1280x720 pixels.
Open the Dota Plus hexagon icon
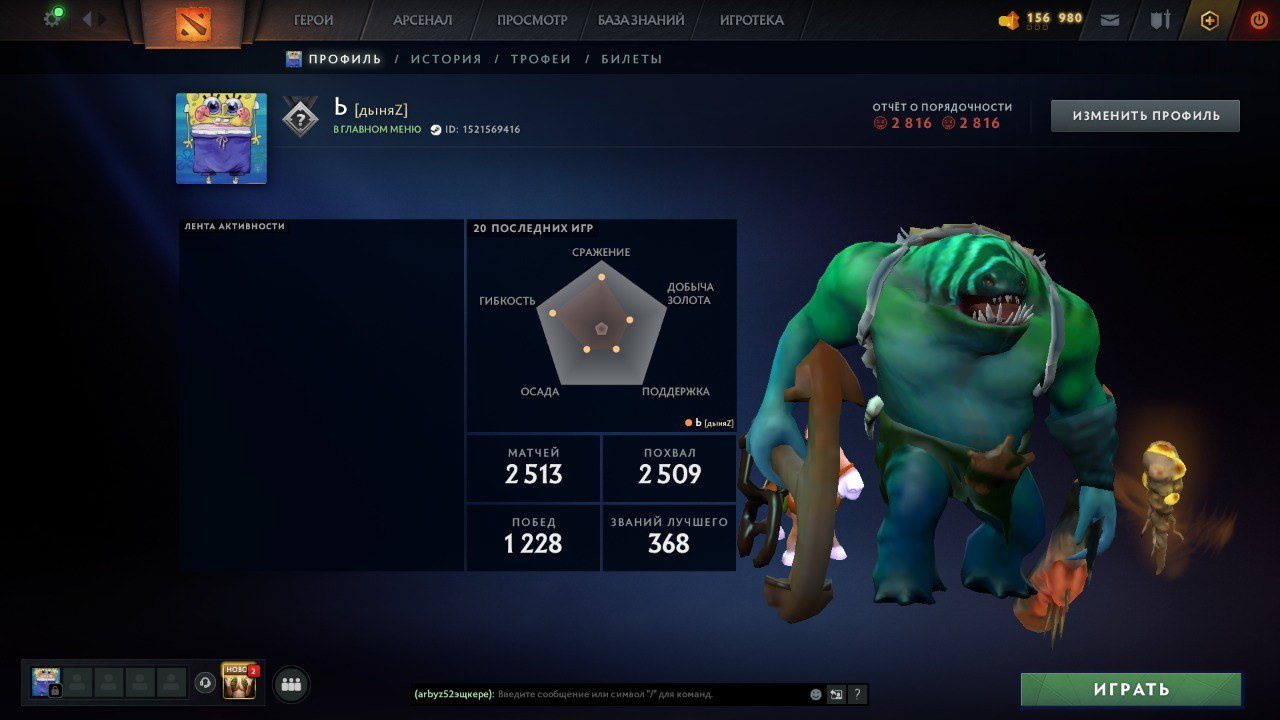[x=1210, y=19]
